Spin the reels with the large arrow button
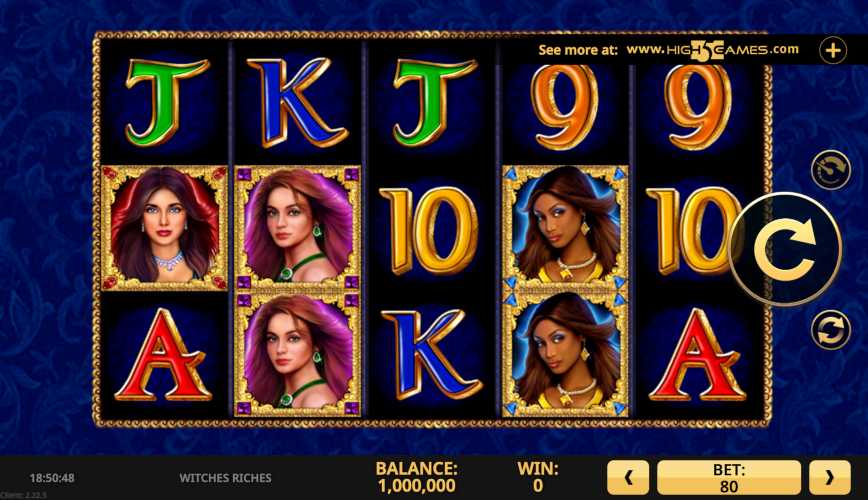The image size is (868, 500). (785, 249)
